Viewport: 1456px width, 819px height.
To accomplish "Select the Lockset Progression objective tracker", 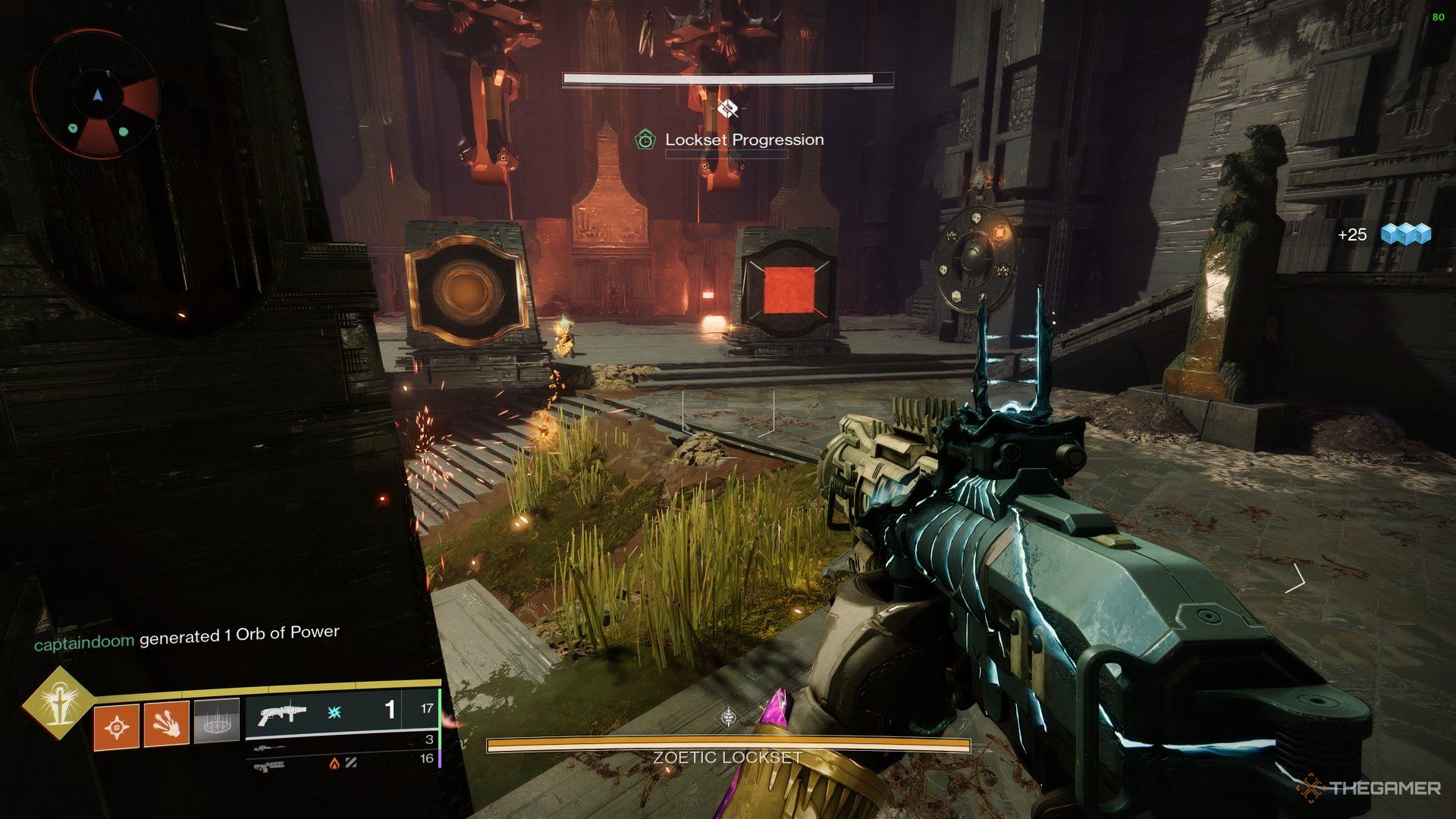I will (x=730, y=140).
